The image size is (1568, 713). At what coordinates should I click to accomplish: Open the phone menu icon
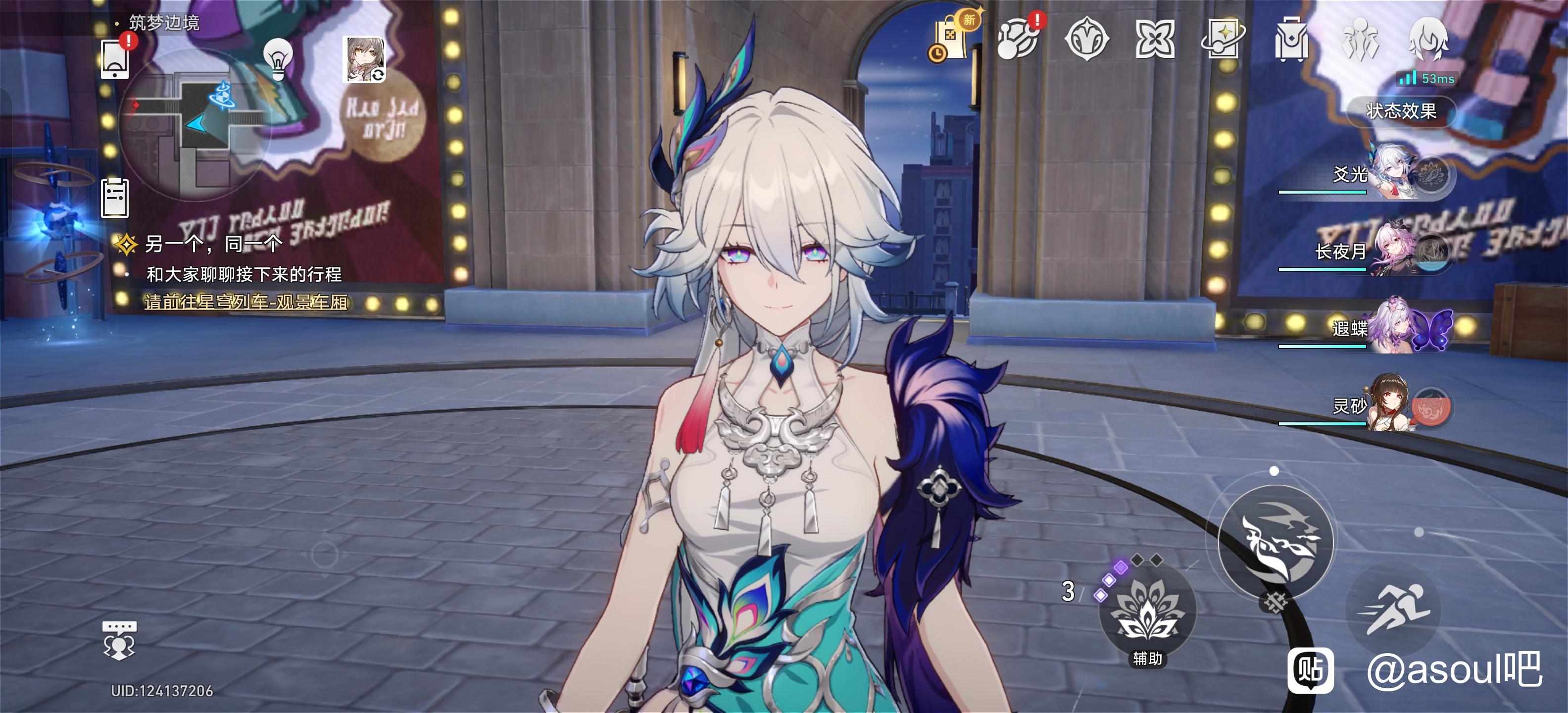click(114, 60)
